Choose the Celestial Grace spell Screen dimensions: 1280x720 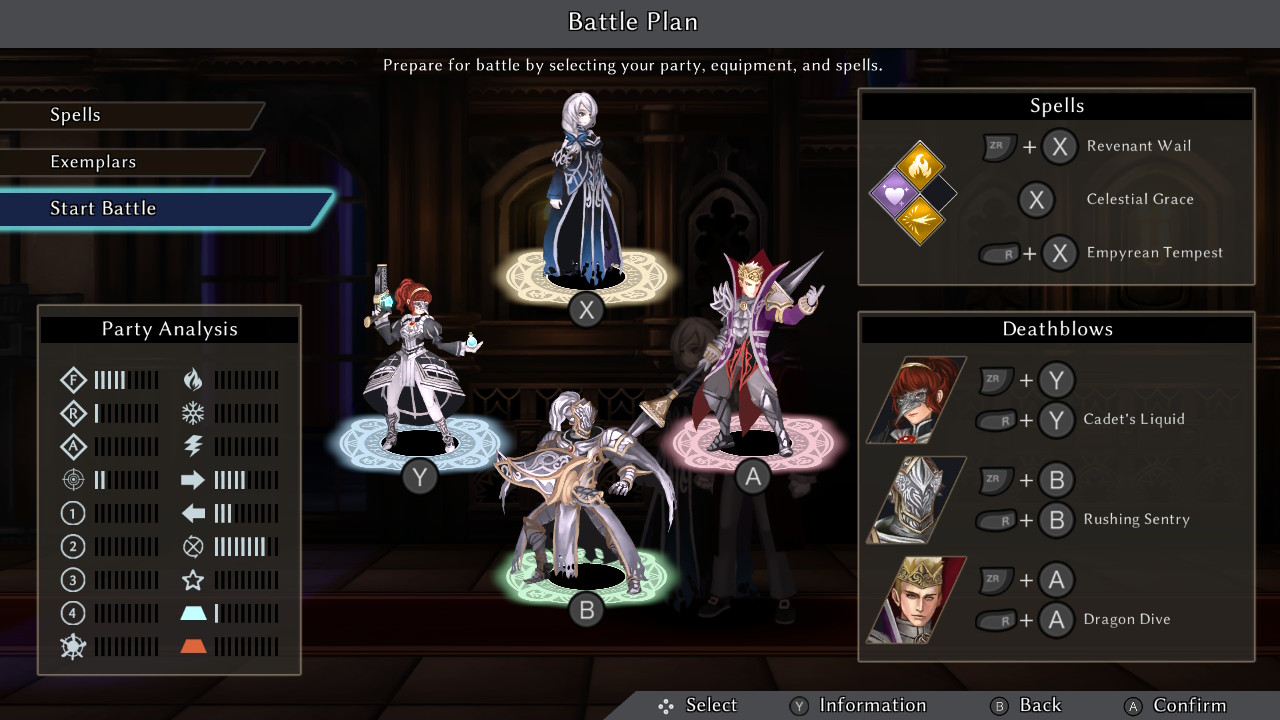[1139, 199]
